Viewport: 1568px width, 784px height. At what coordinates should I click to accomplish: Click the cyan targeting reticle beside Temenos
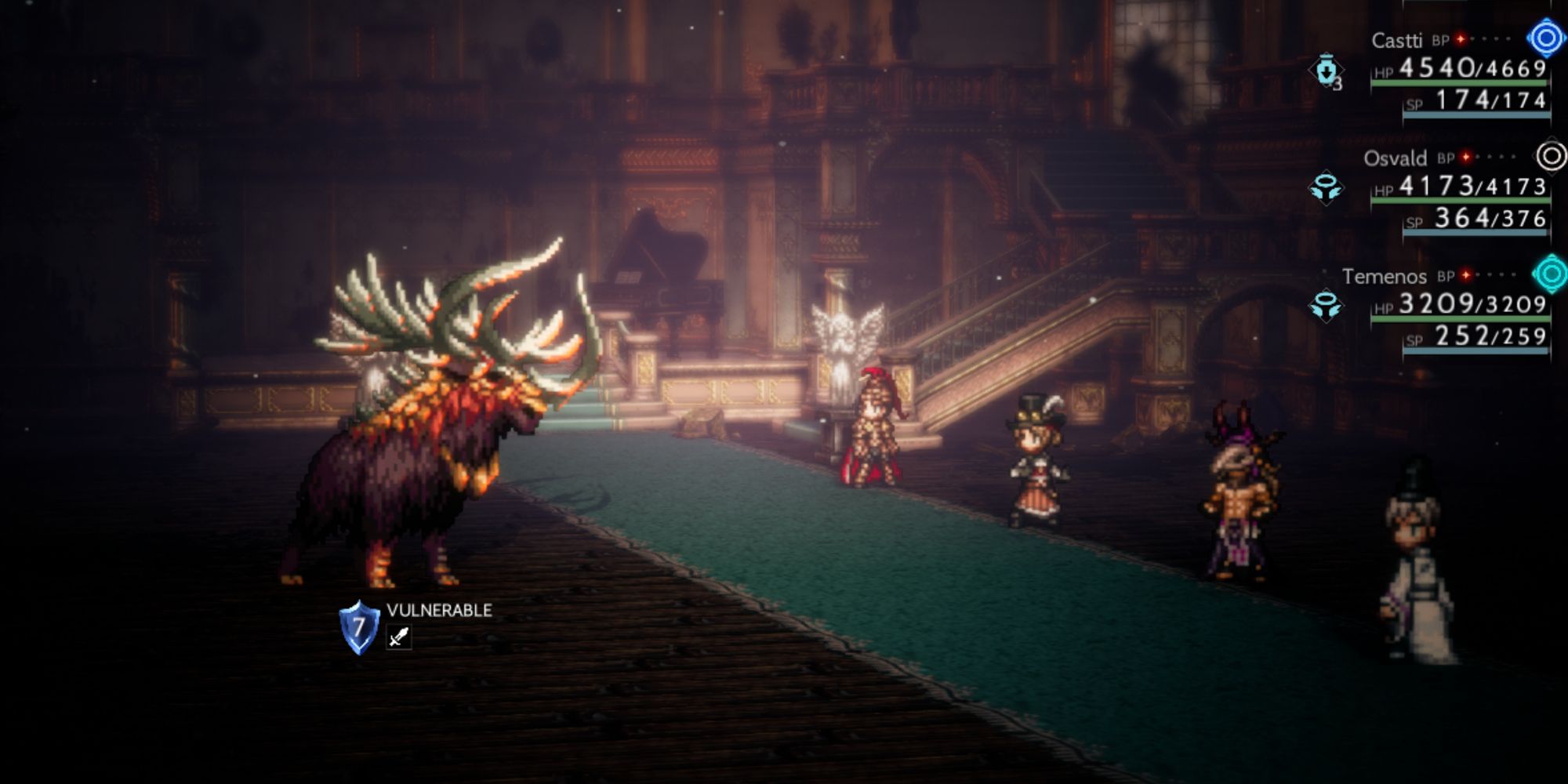click(x=1550, y=274)
